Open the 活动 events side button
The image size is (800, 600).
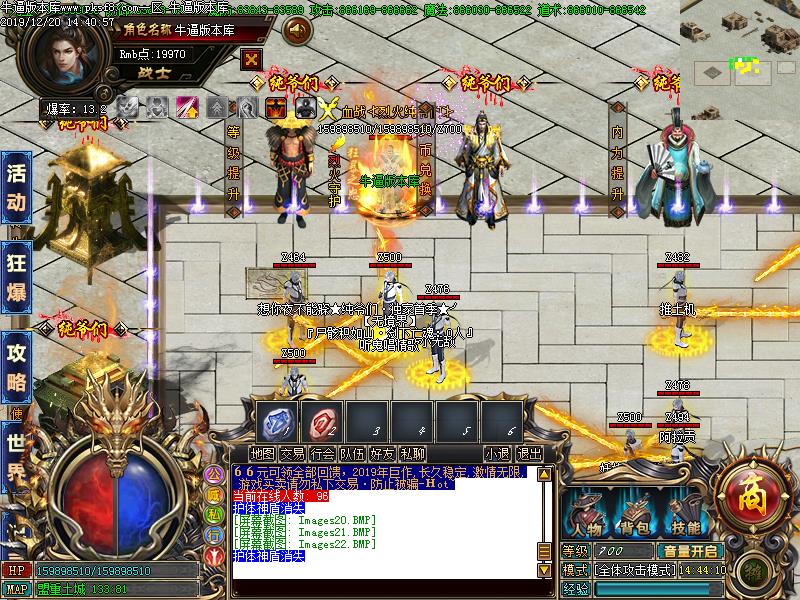coord(17,186)
